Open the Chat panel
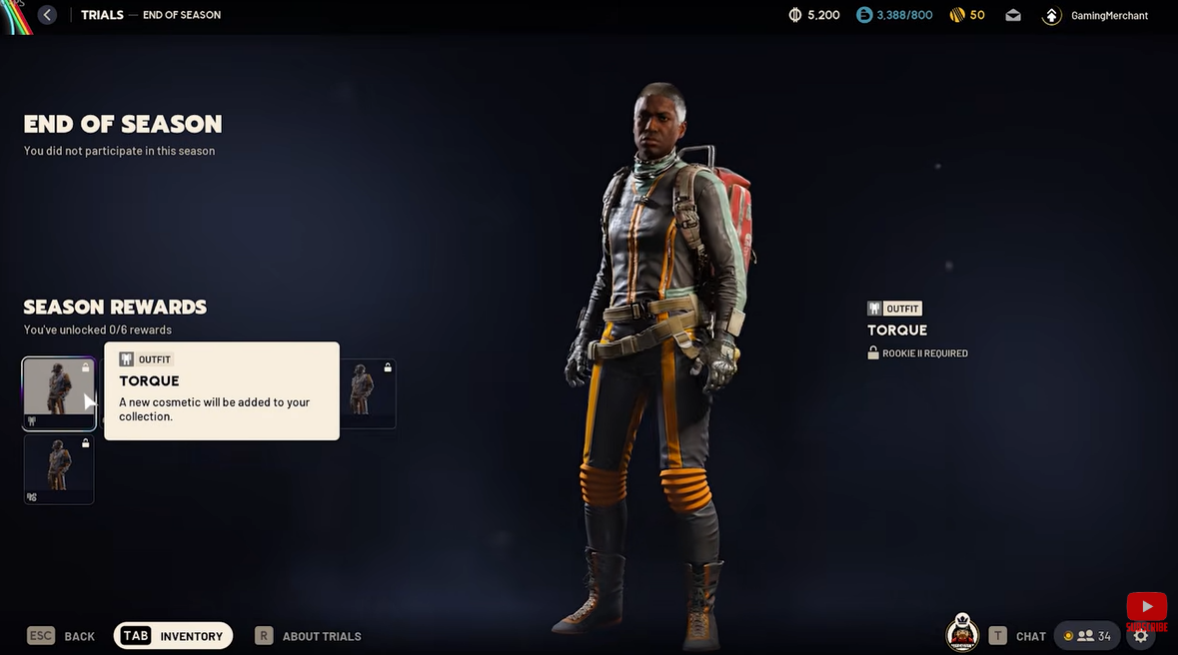The image size is (1178, 655). pos(1017,636)
